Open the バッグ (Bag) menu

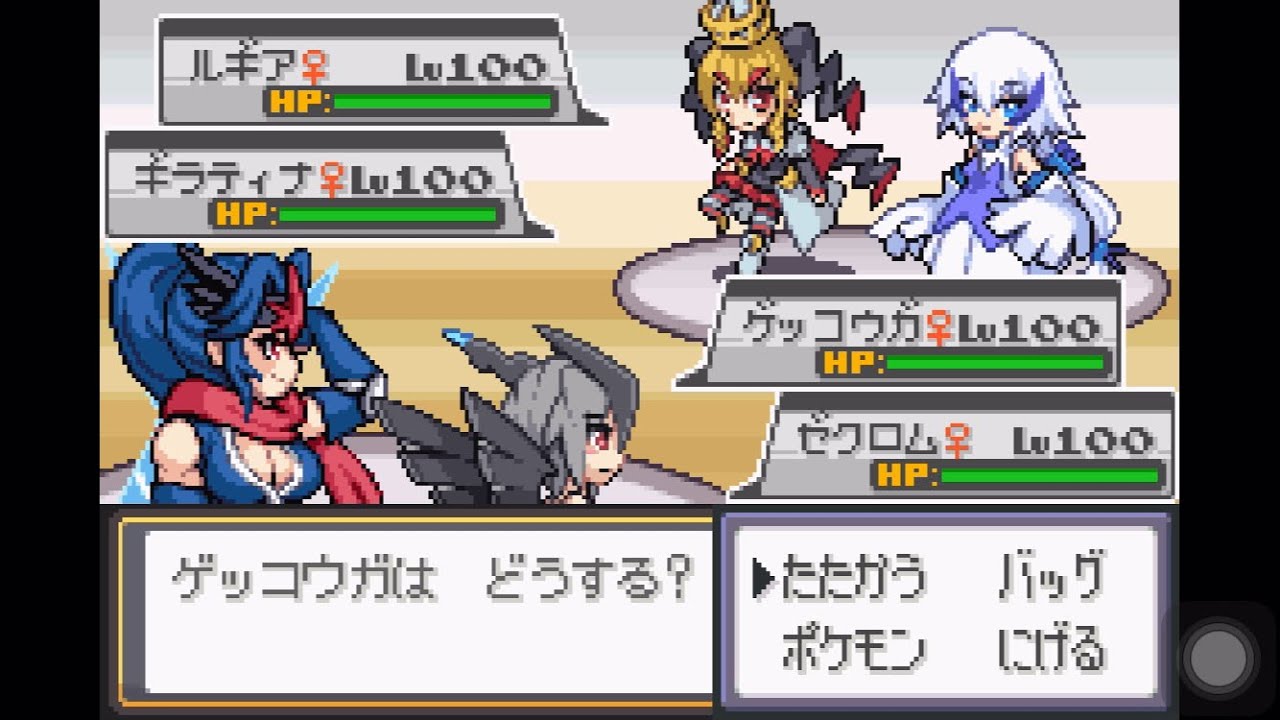[x=1051, y=577]
